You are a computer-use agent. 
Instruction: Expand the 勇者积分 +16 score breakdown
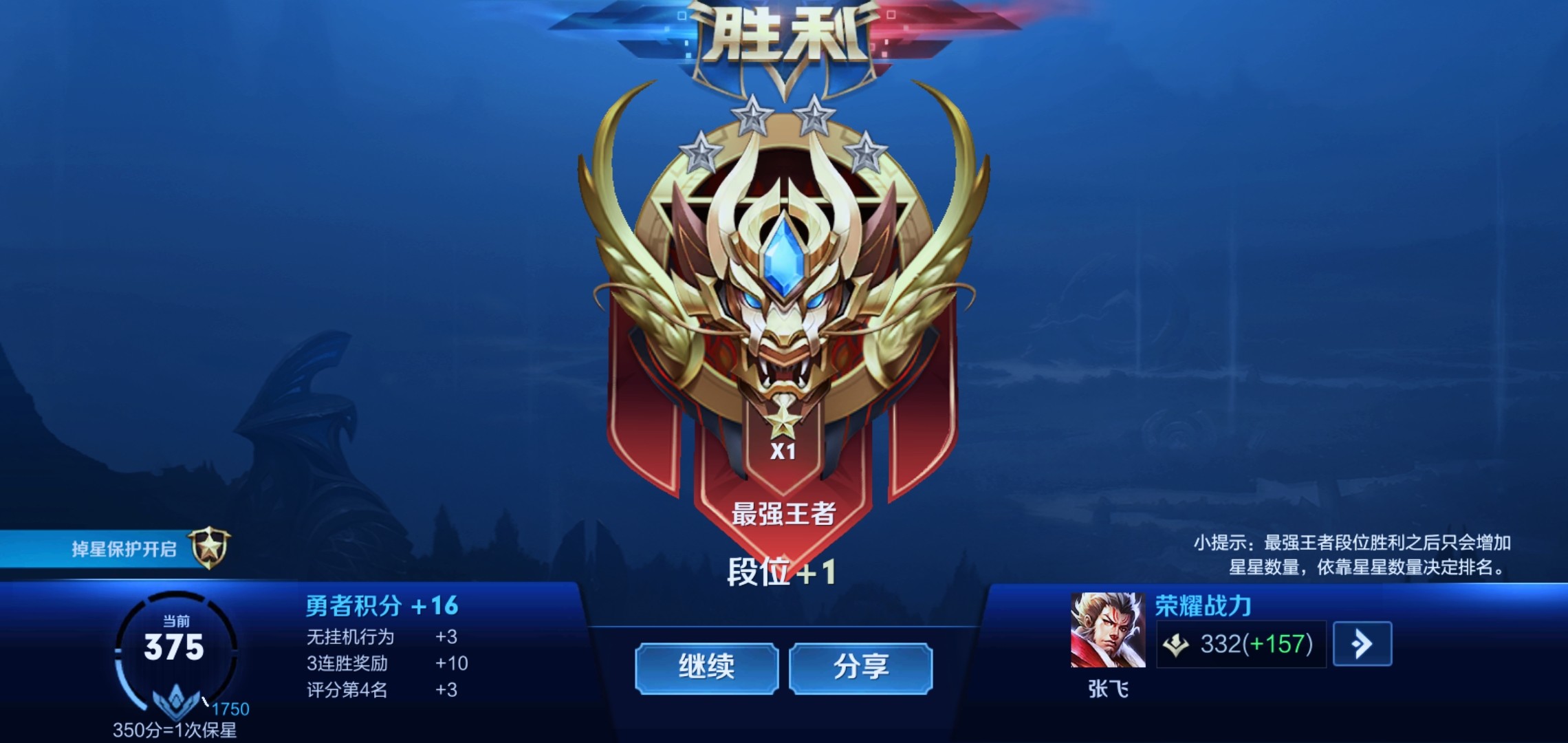(382, 604)
